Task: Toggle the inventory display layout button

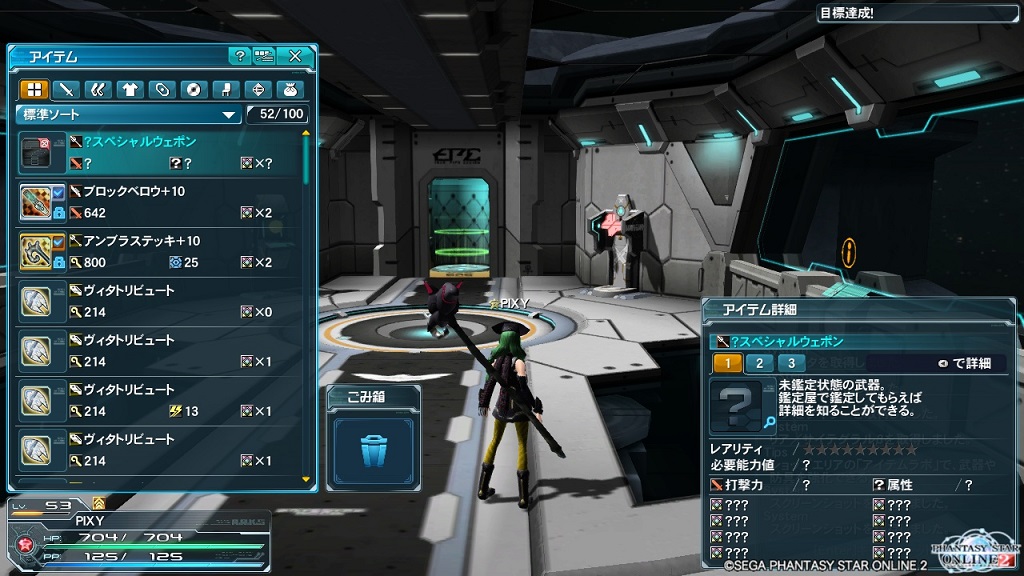Action: [x=264, y=56]
